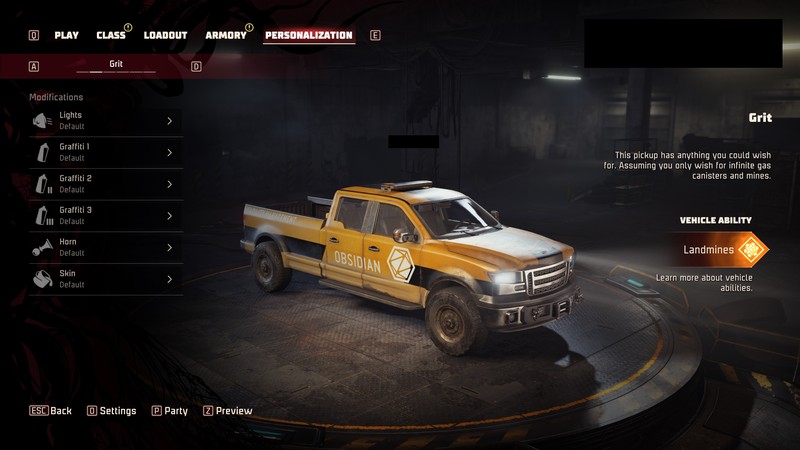
Task: Click Learn more about vehicle abilities
Action: [704, 282]
